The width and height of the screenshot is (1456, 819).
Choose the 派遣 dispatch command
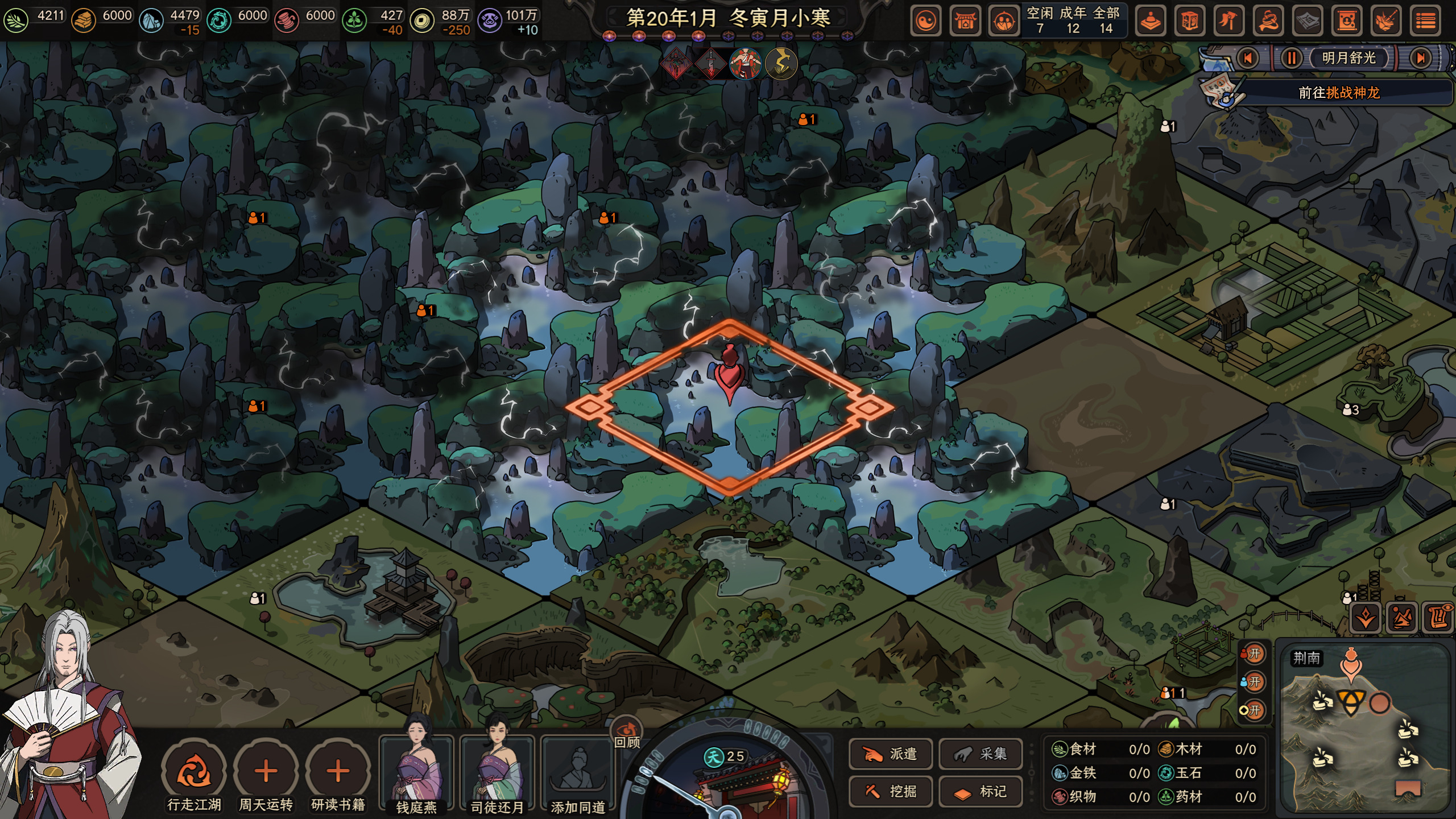pyautogui.click(x=891, y=754)
